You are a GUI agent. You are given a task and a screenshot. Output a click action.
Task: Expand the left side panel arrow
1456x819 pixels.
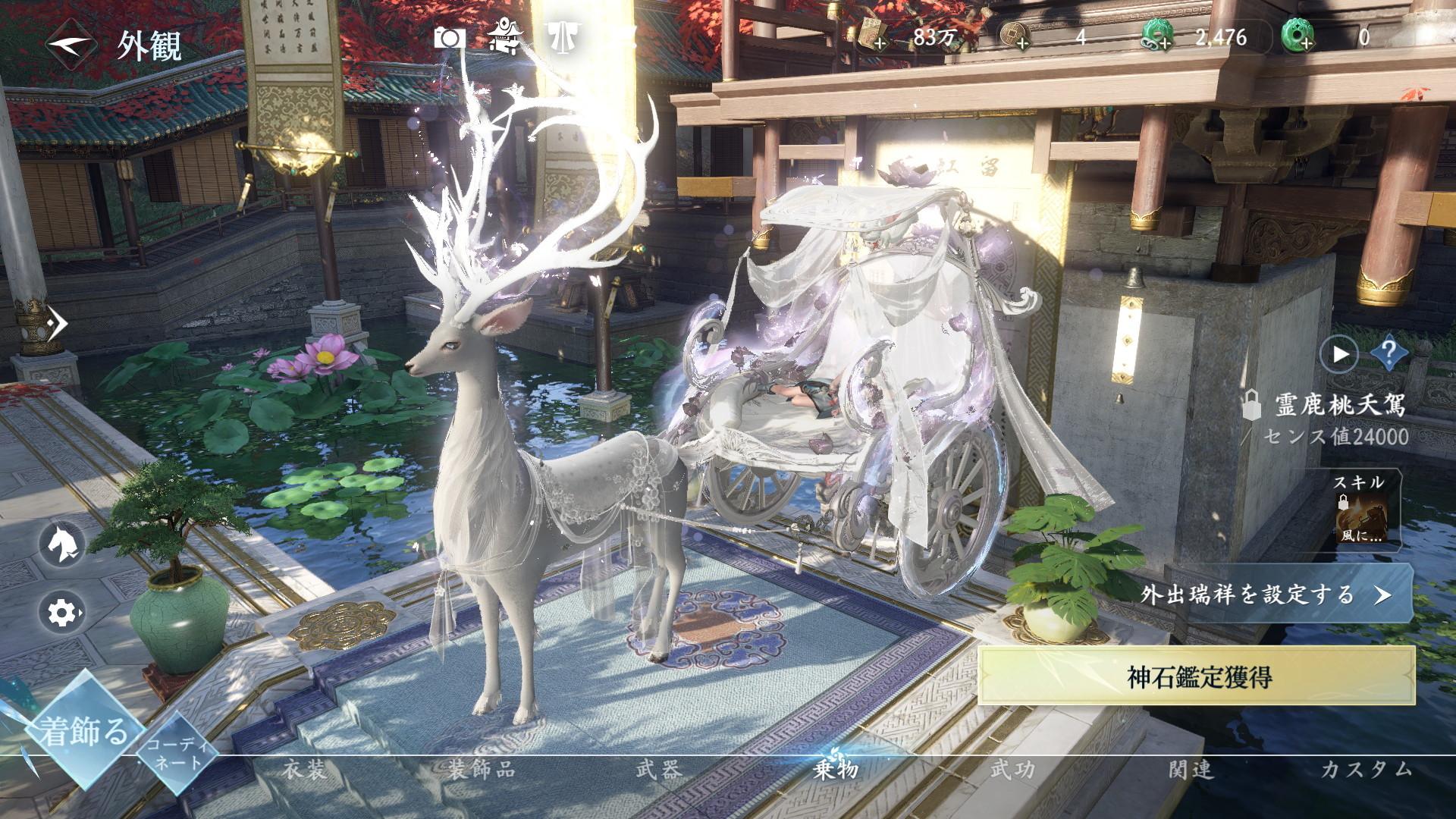pos(57,324)
